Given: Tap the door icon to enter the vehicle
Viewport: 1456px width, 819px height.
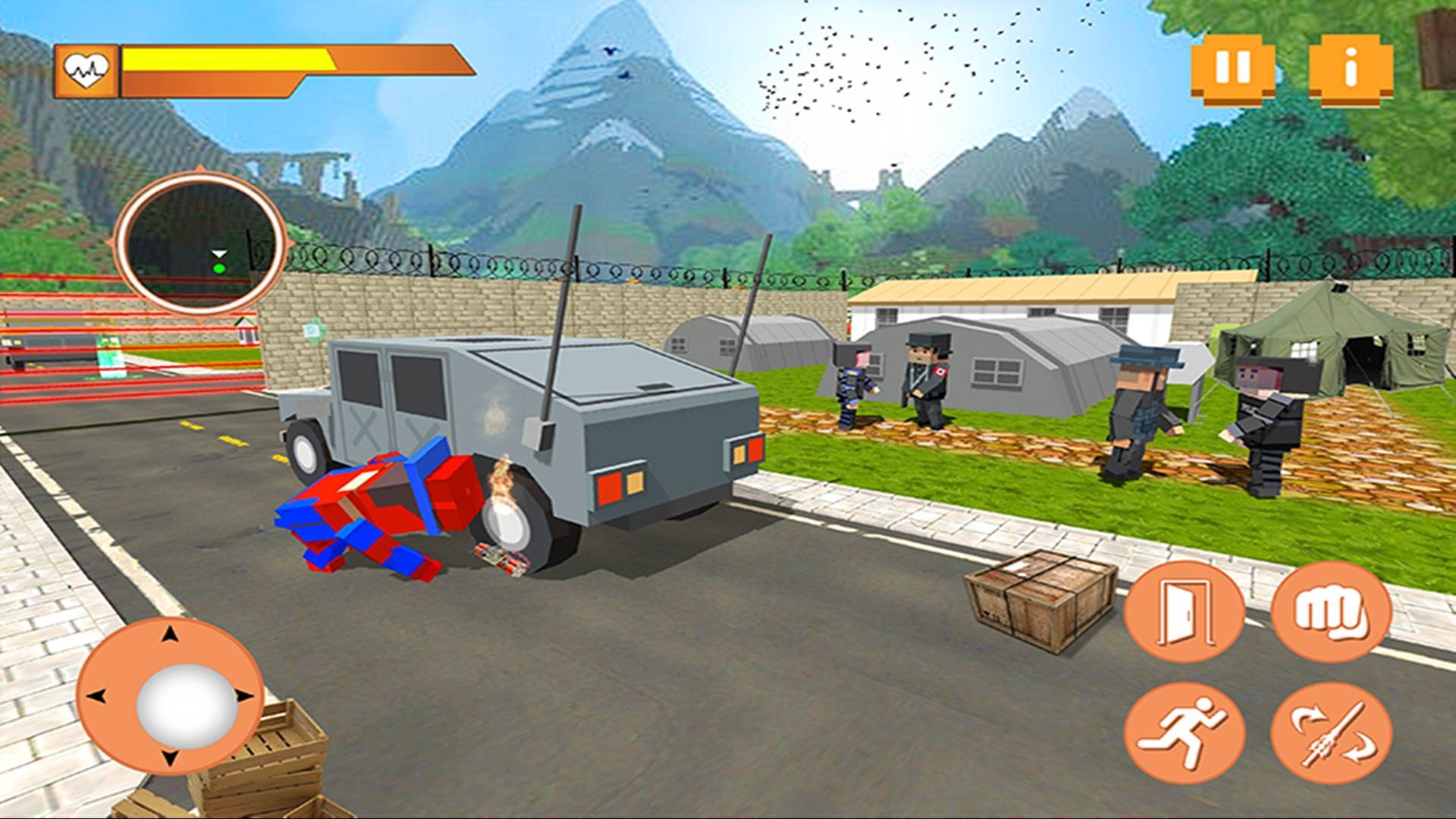Looking at the screenshot, I should click(x=1184, y=611).
